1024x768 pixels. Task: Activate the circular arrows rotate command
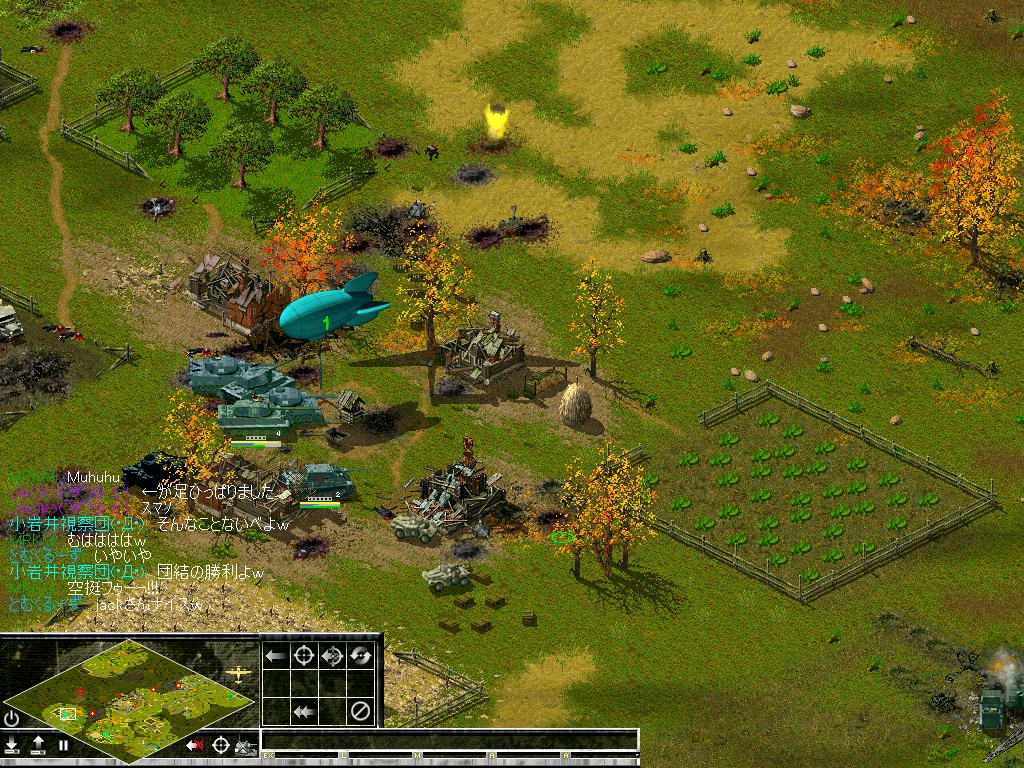pos(360,656)
